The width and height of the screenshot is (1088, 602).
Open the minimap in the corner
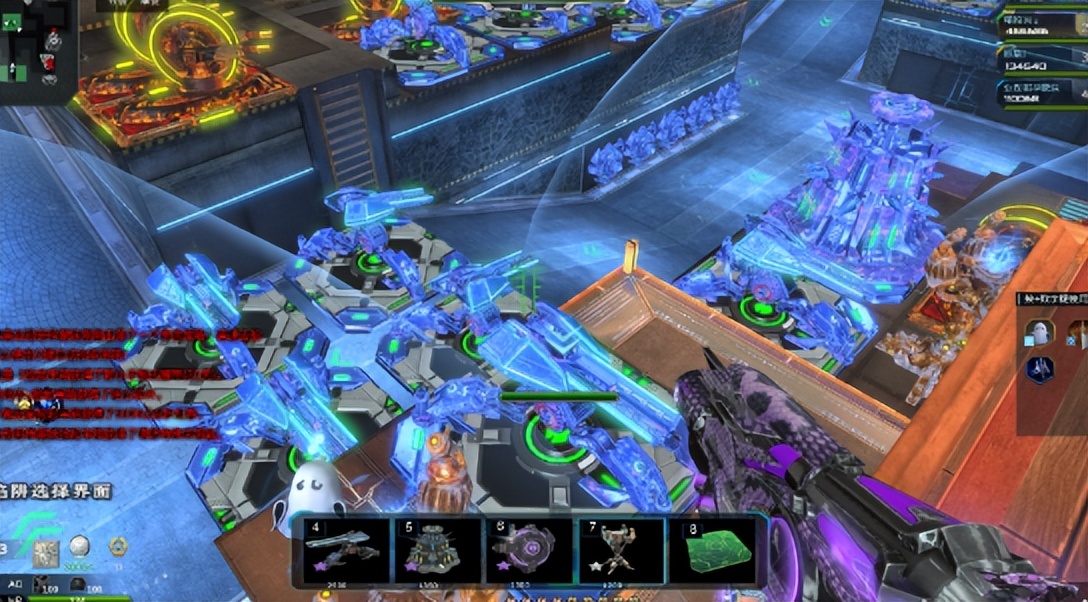[36, 47]
